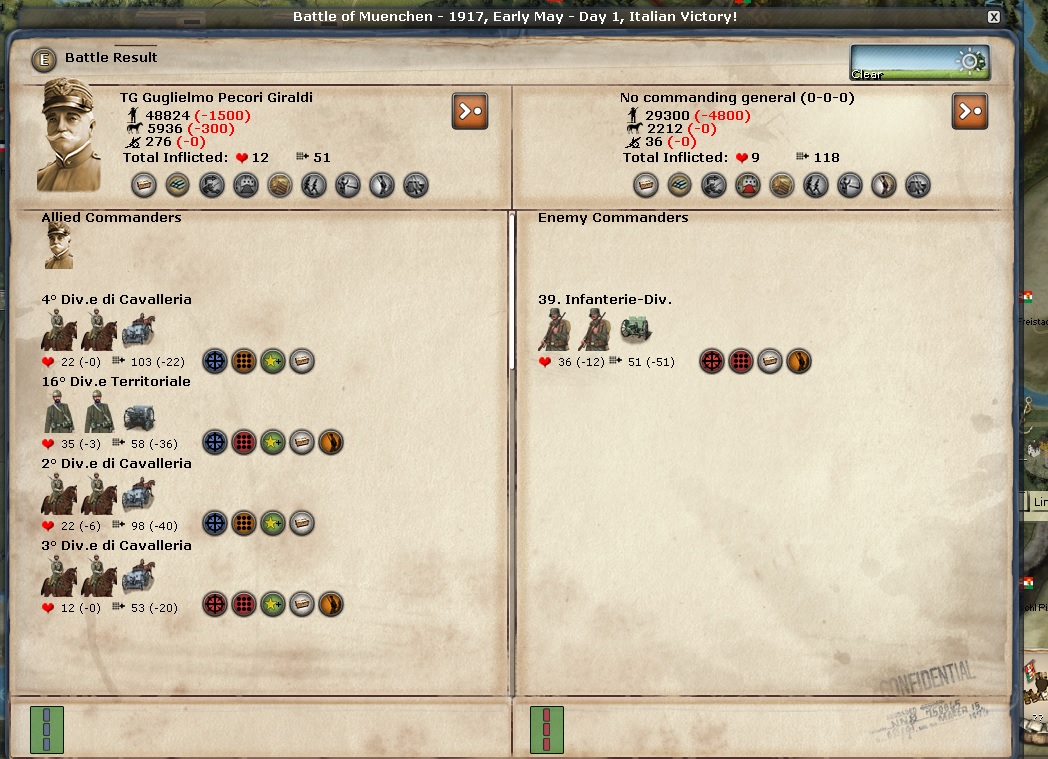Click the green panel with blue pips
1048x759 pixels.
click(x=47, y=729)
